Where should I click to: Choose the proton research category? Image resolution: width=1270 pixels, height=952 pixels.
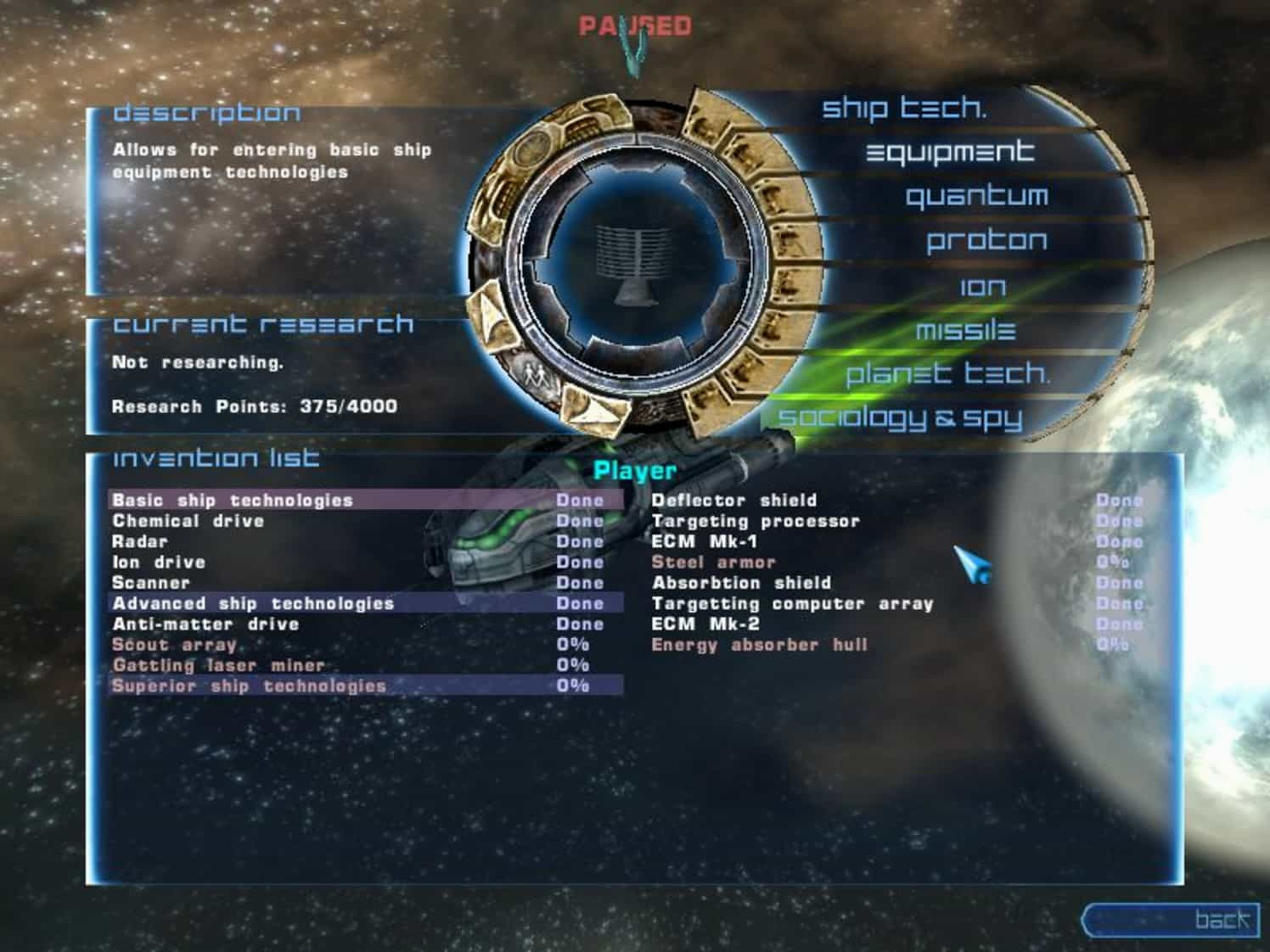click(986, 242)
